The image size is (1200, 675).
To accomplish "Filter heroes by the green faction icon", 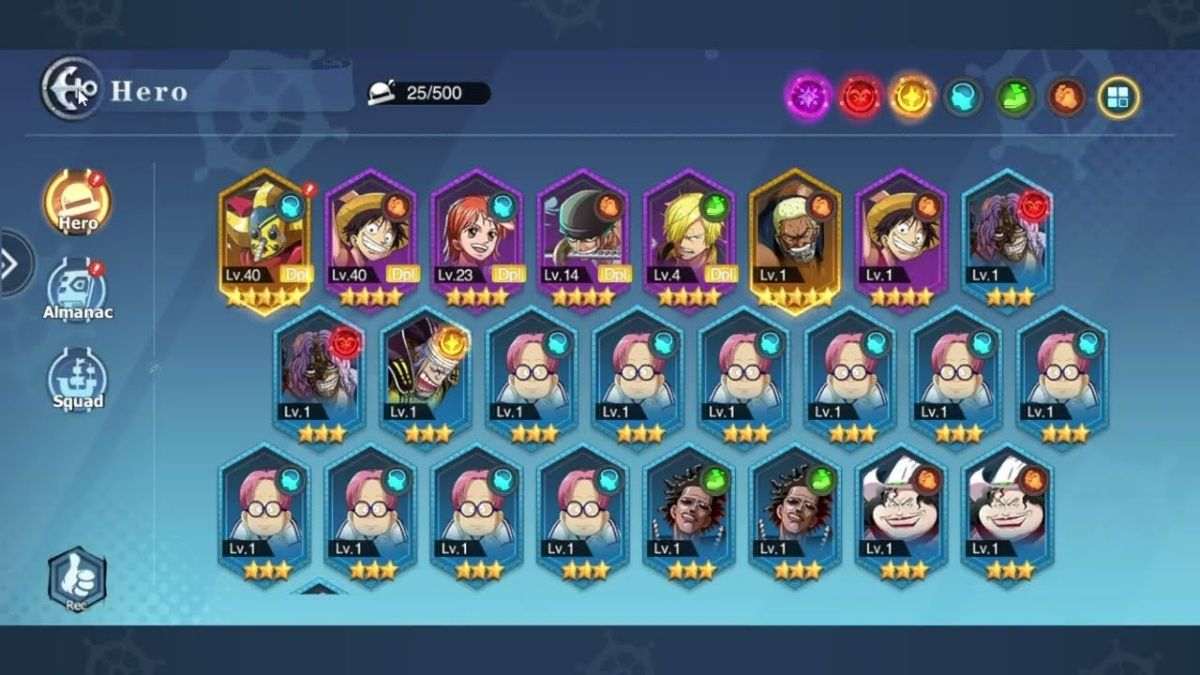I will pyautogui.click(x=1015, y=97).
